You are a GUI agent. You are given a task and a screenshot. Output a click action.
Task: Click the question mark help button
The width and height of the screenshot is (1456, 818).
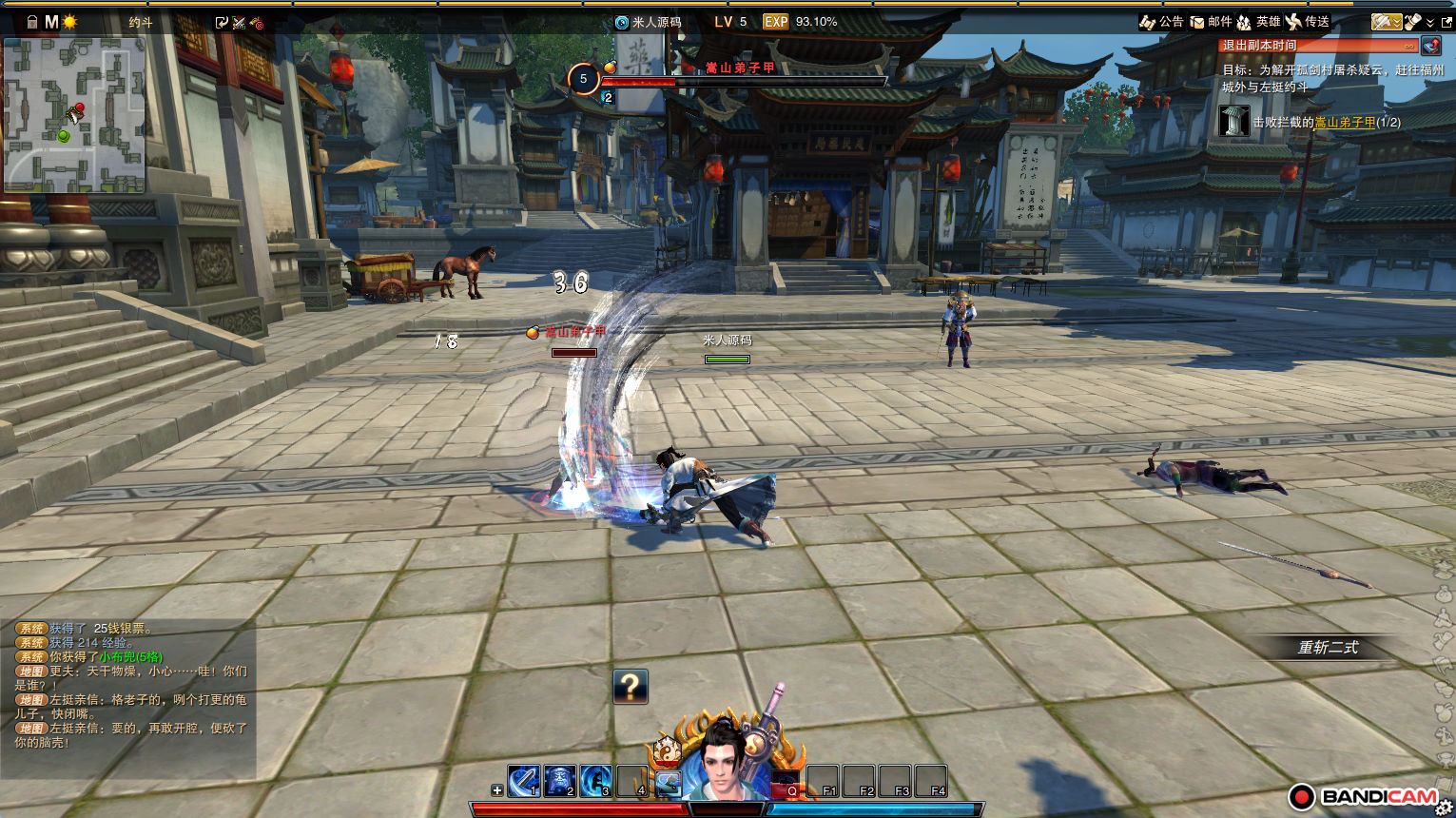[x=631, y=686]
